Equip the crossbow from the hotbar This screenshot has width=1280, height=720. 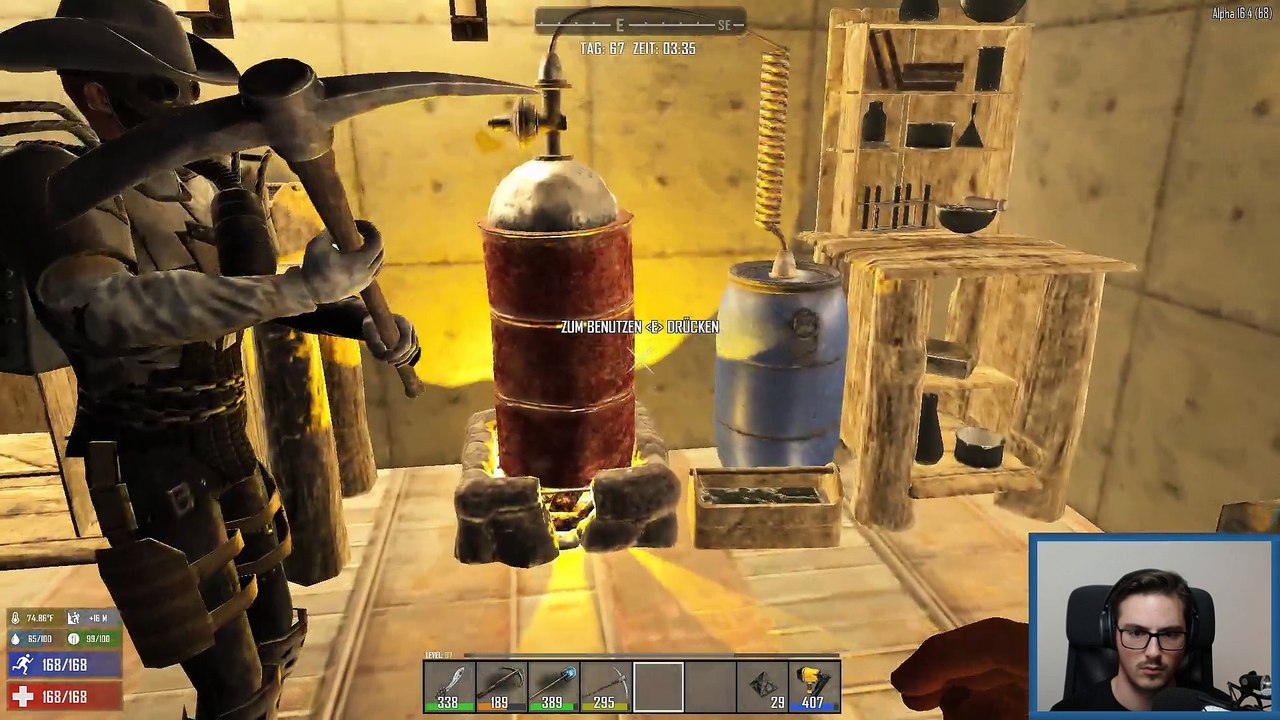[501, 687]
